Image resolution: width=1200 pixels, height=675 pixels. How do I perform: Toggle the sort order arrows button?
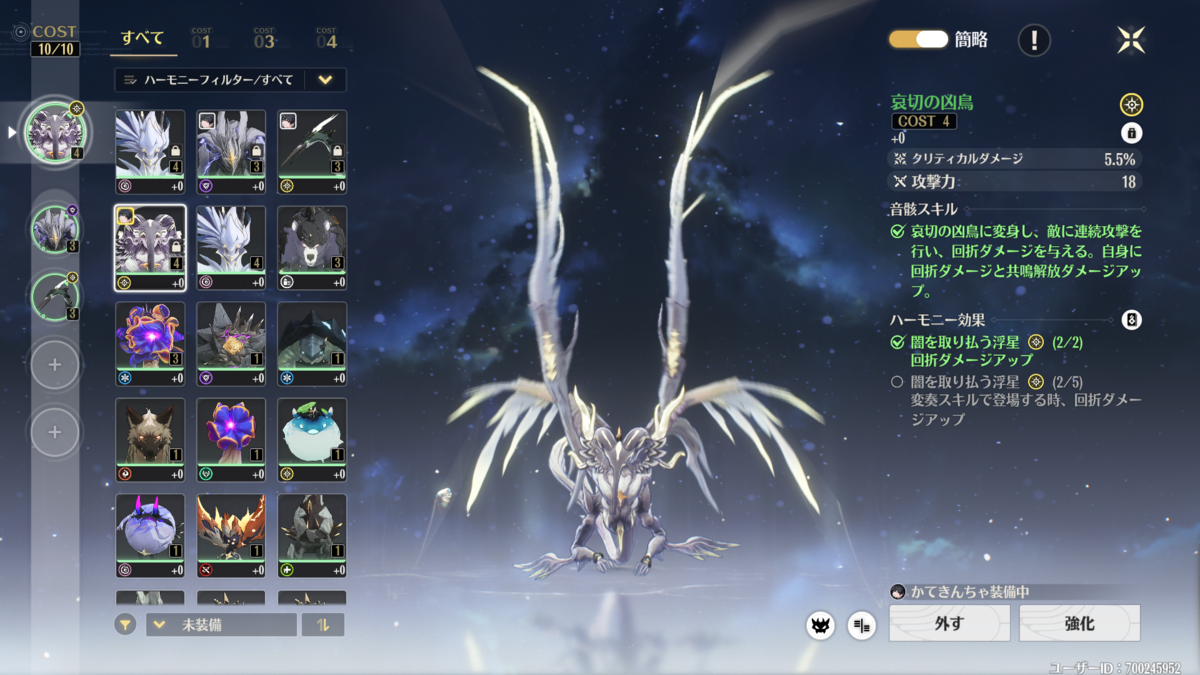pos(323,625)
